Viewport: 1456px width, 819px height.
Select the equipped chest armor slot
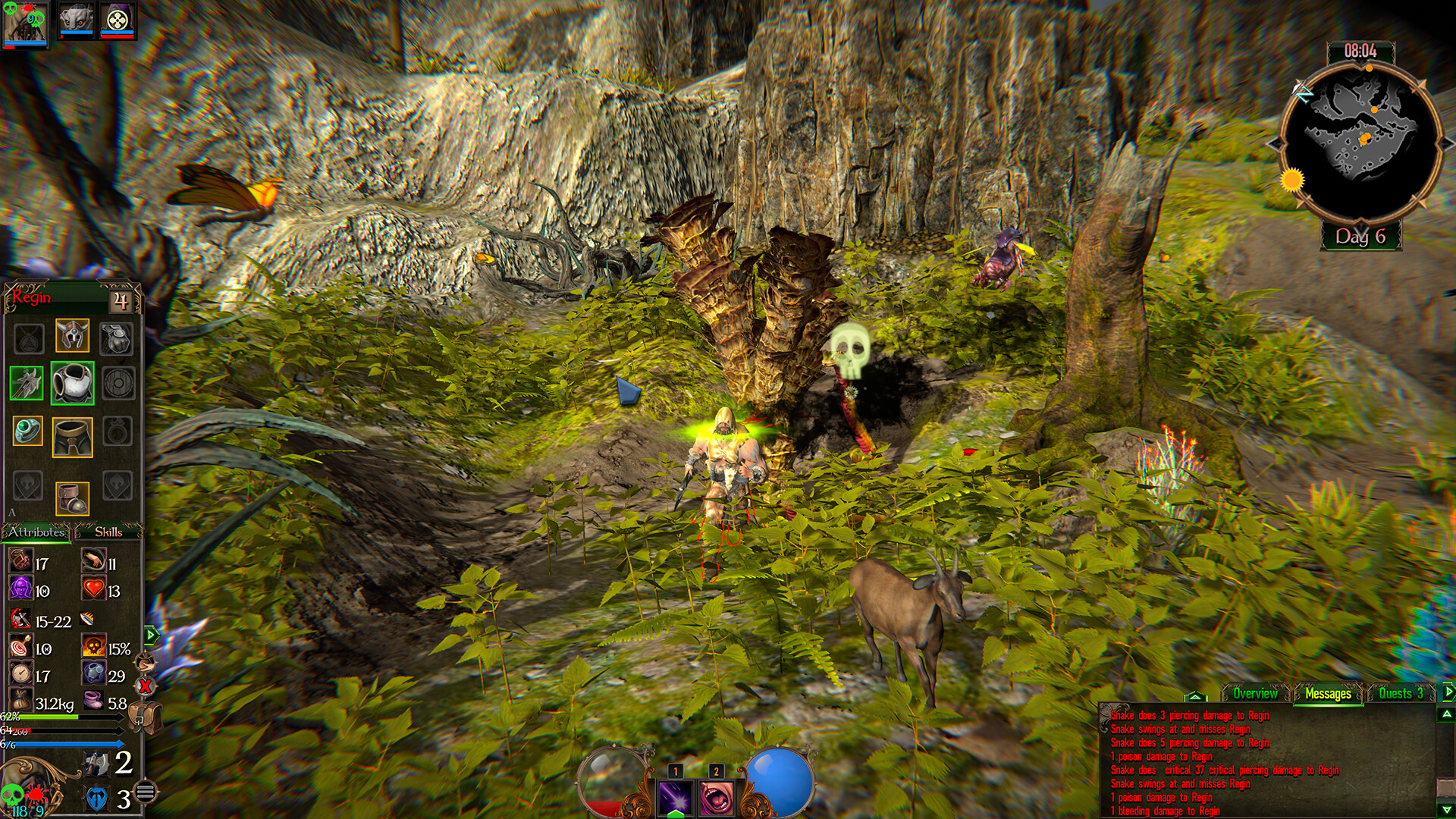tap(73, 383)
